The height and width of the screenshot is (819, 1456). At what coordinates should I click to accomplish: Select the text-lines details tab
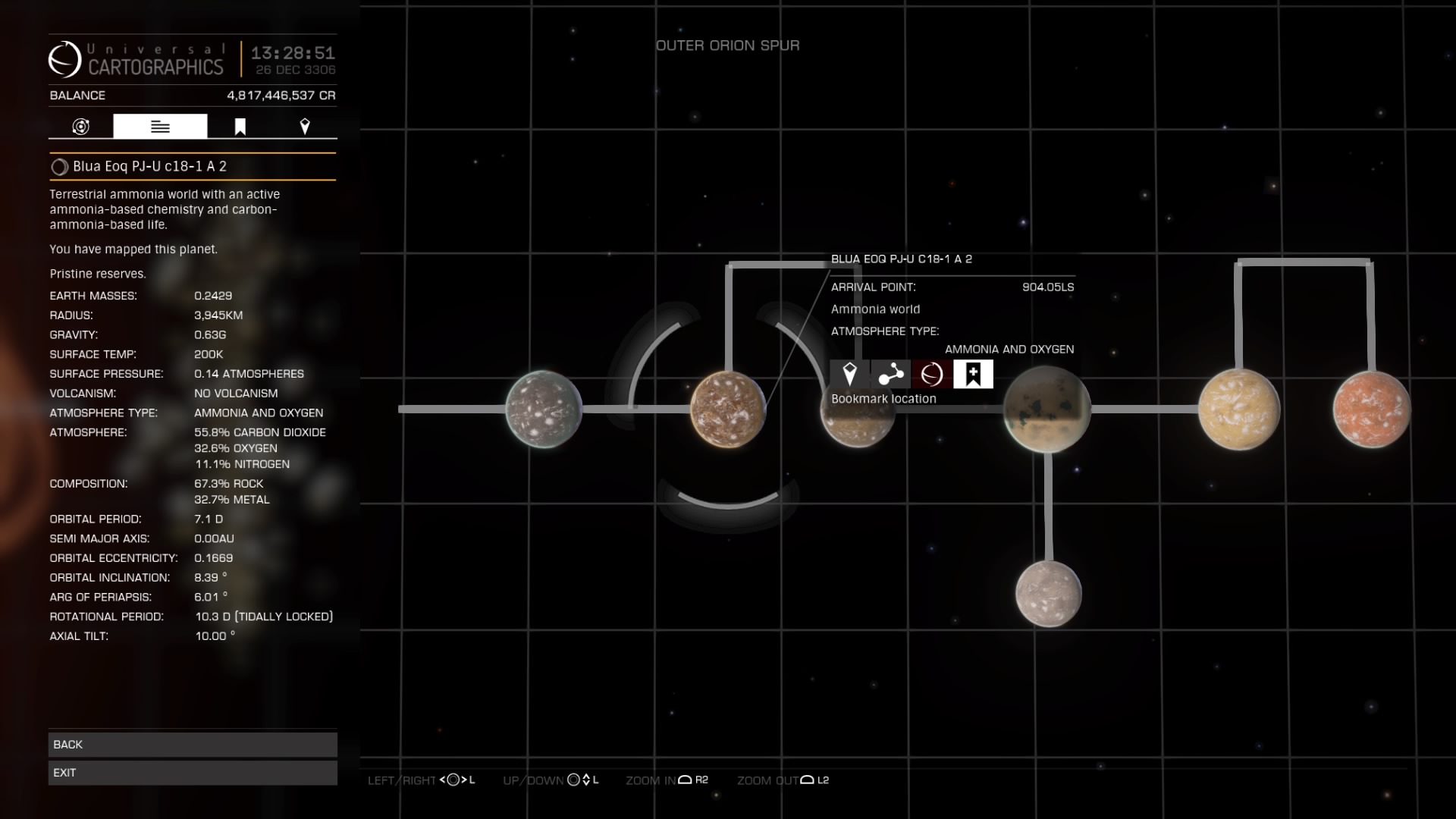[x=160, y=127]
